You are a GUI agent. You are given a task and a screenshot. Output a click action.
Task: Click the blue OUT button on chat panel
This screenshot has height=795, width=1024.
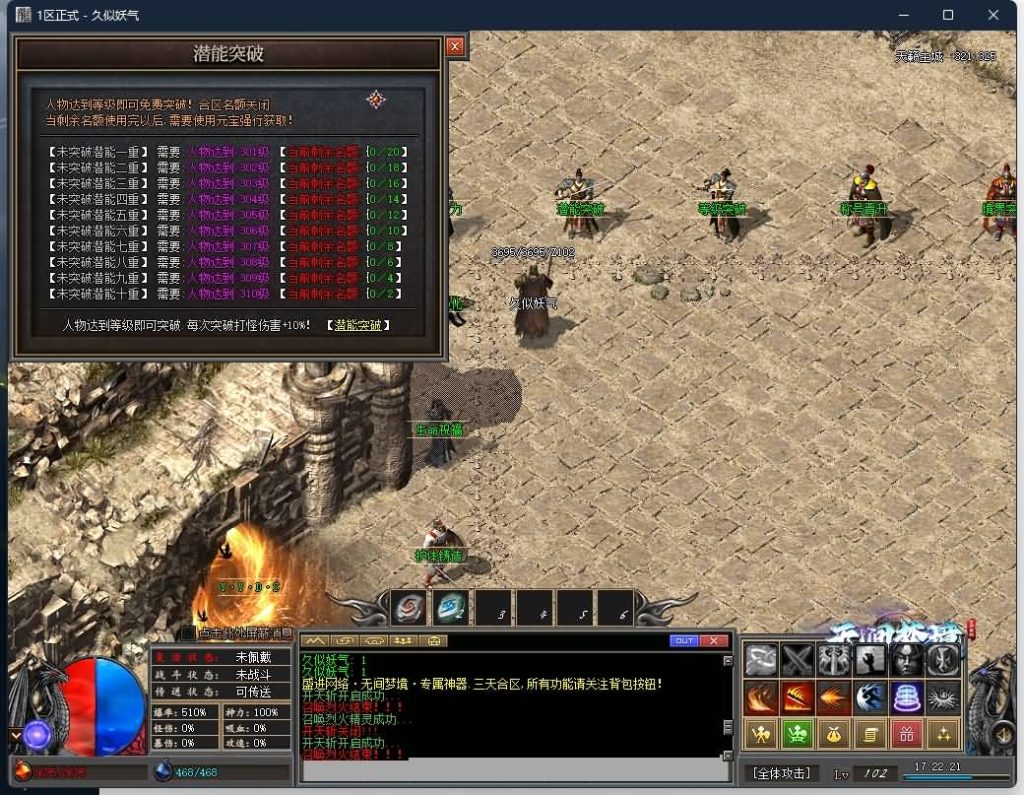click(x=684, y=640)
